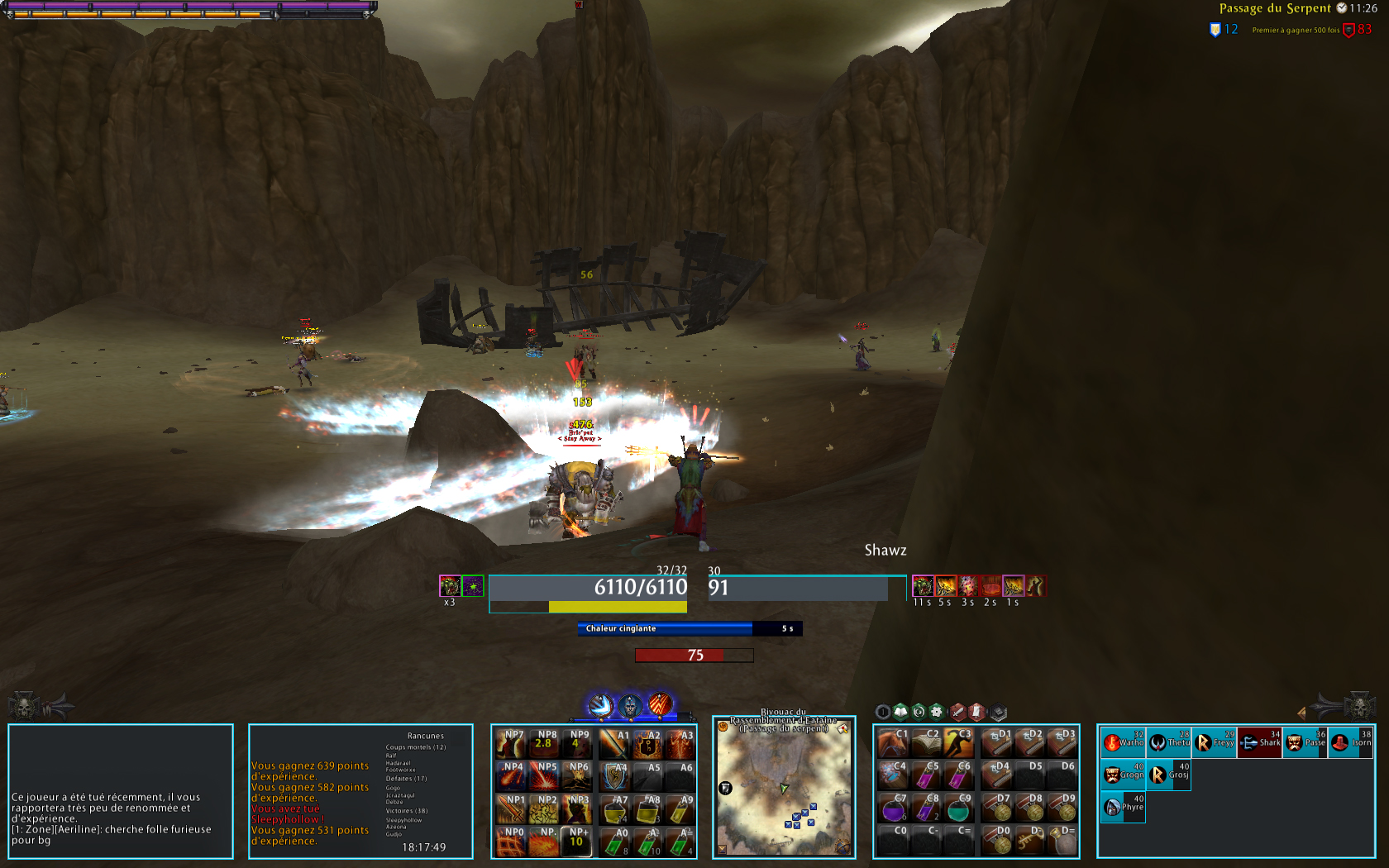Select the Chaleur cinglante cast bar
1389x868 pixels.
[690, 629]
